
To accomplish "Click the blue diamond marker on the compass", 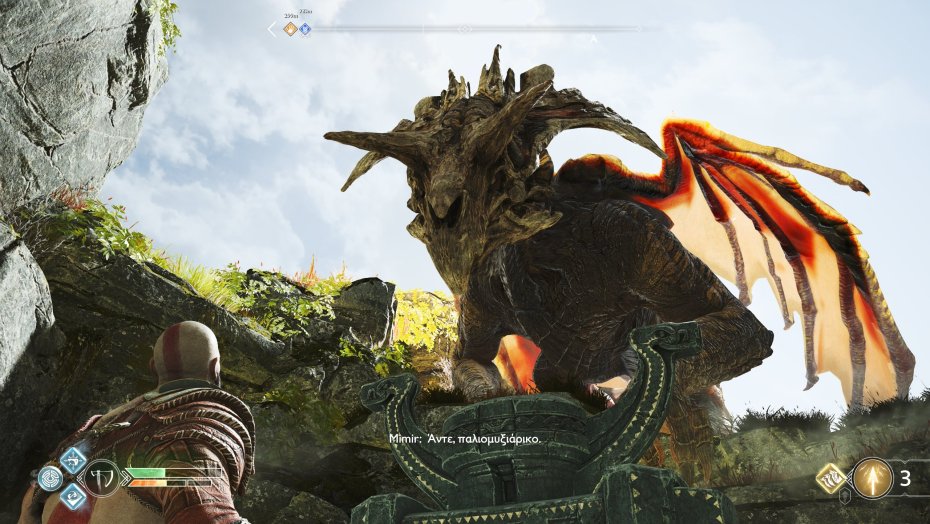I will [x=305, y=29].
